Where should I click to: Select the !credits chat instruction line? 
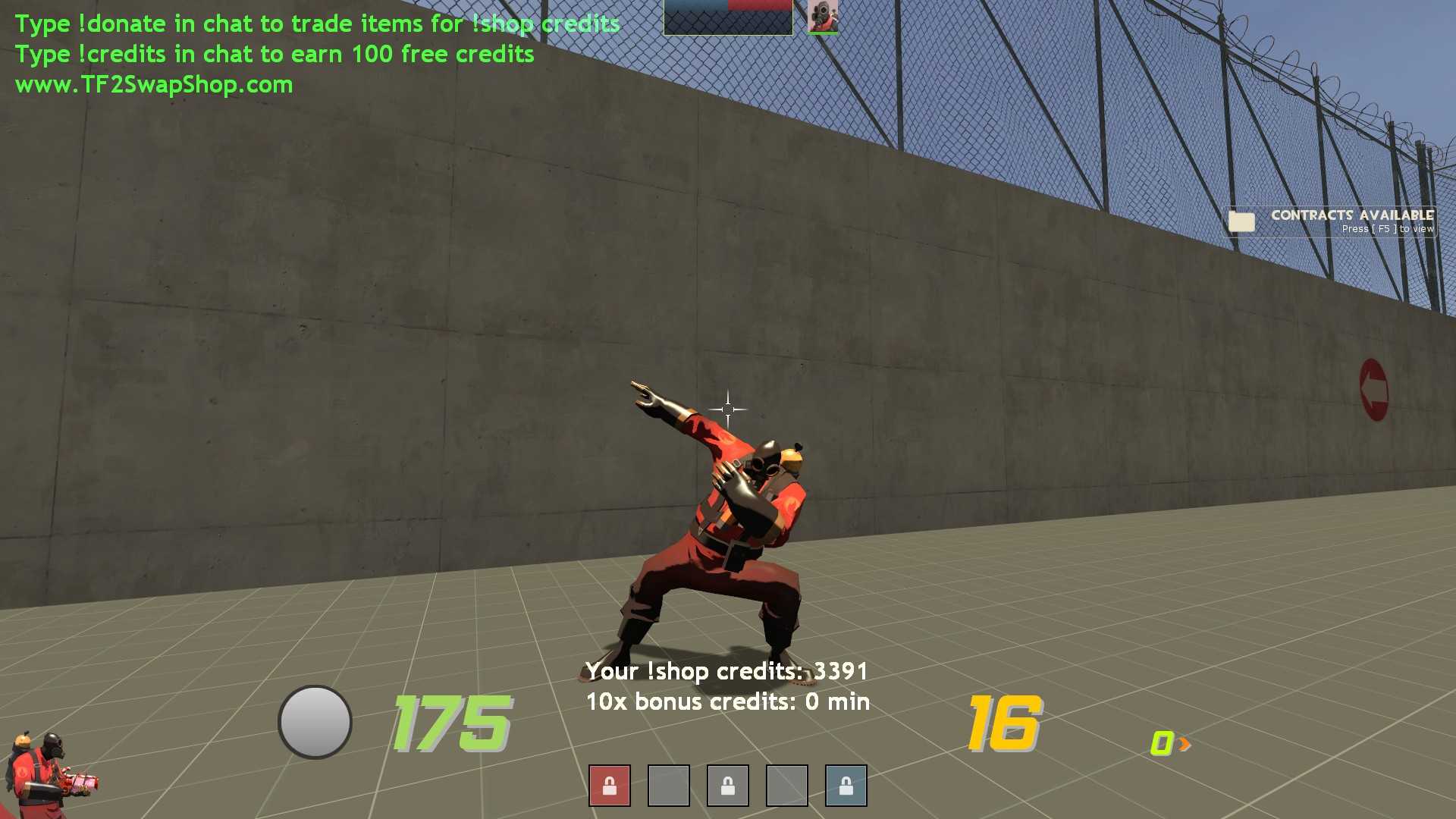tap(276, 54)
